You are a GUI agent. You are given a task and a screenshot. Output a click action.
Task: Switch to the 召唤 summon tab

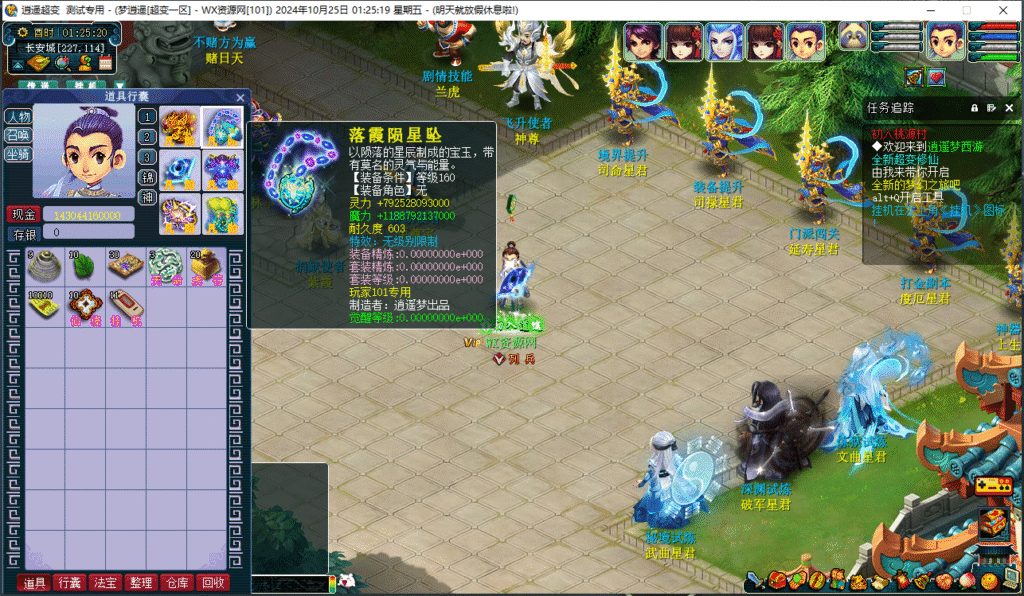pos(18,135)
